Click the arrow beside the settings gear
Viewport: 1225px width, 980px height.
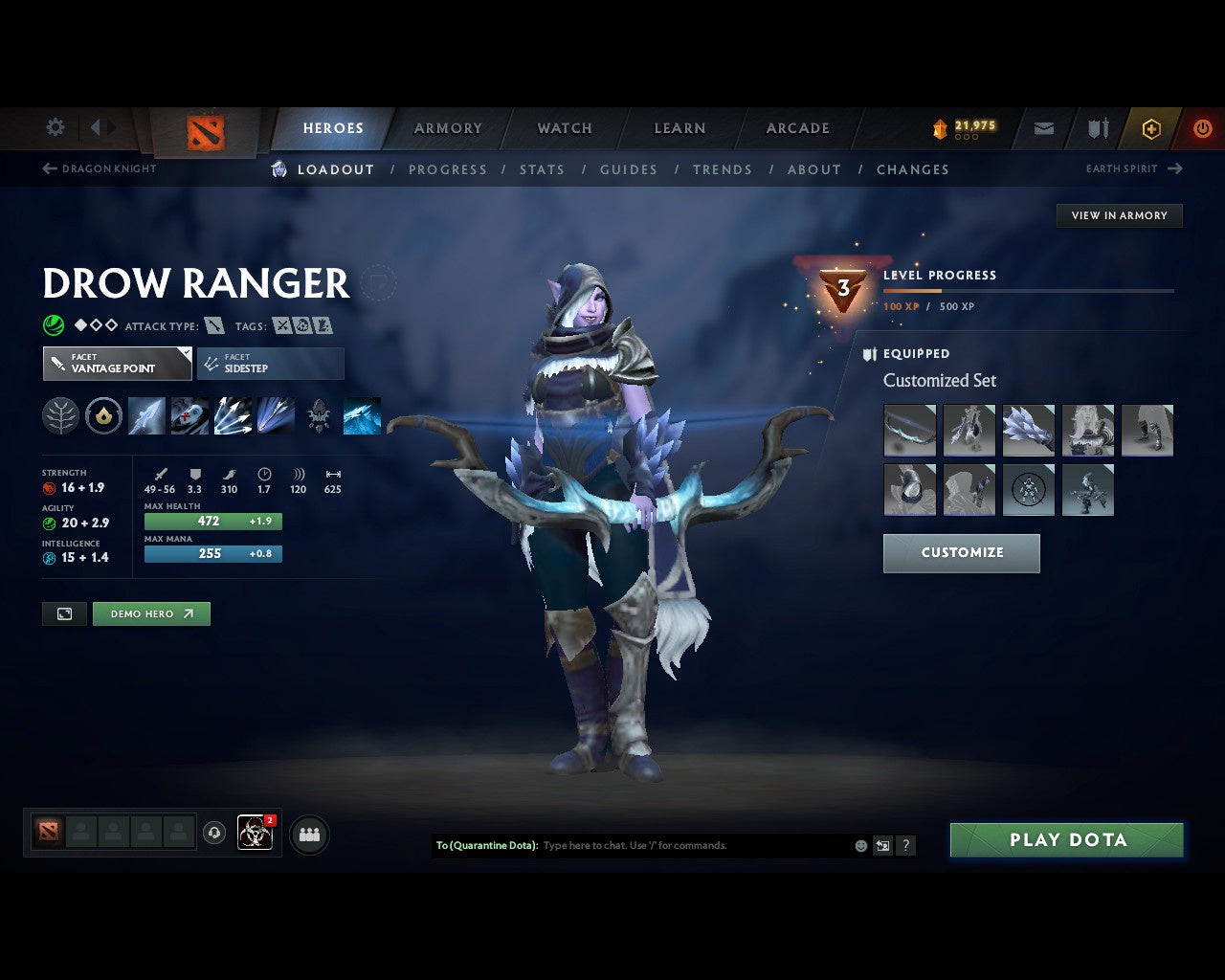click(x=95, y=127)
